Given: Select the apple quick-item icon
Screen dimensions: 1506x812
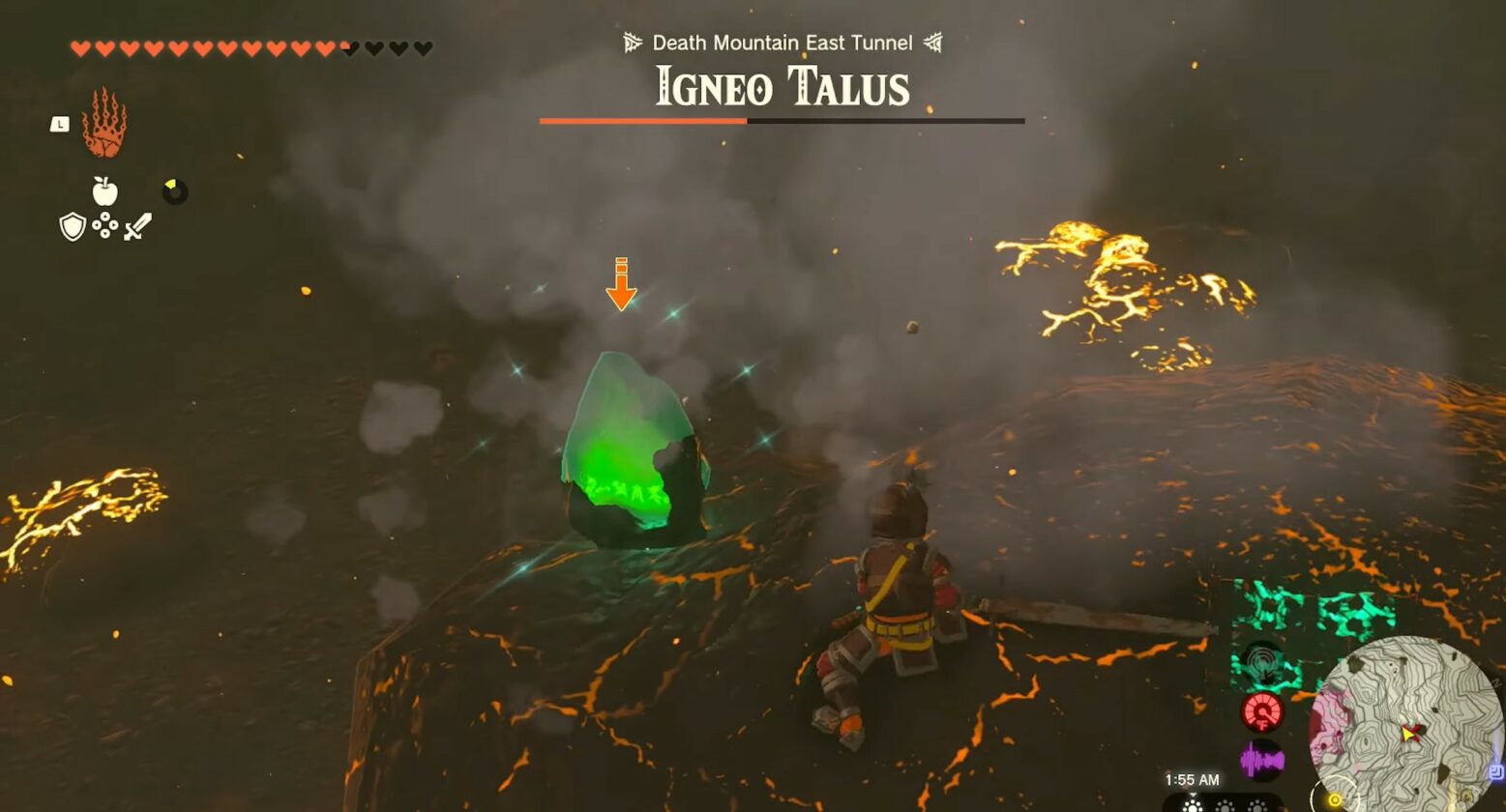Looking at the screenshot, I should pyautogui.click(x=104, y=191).
